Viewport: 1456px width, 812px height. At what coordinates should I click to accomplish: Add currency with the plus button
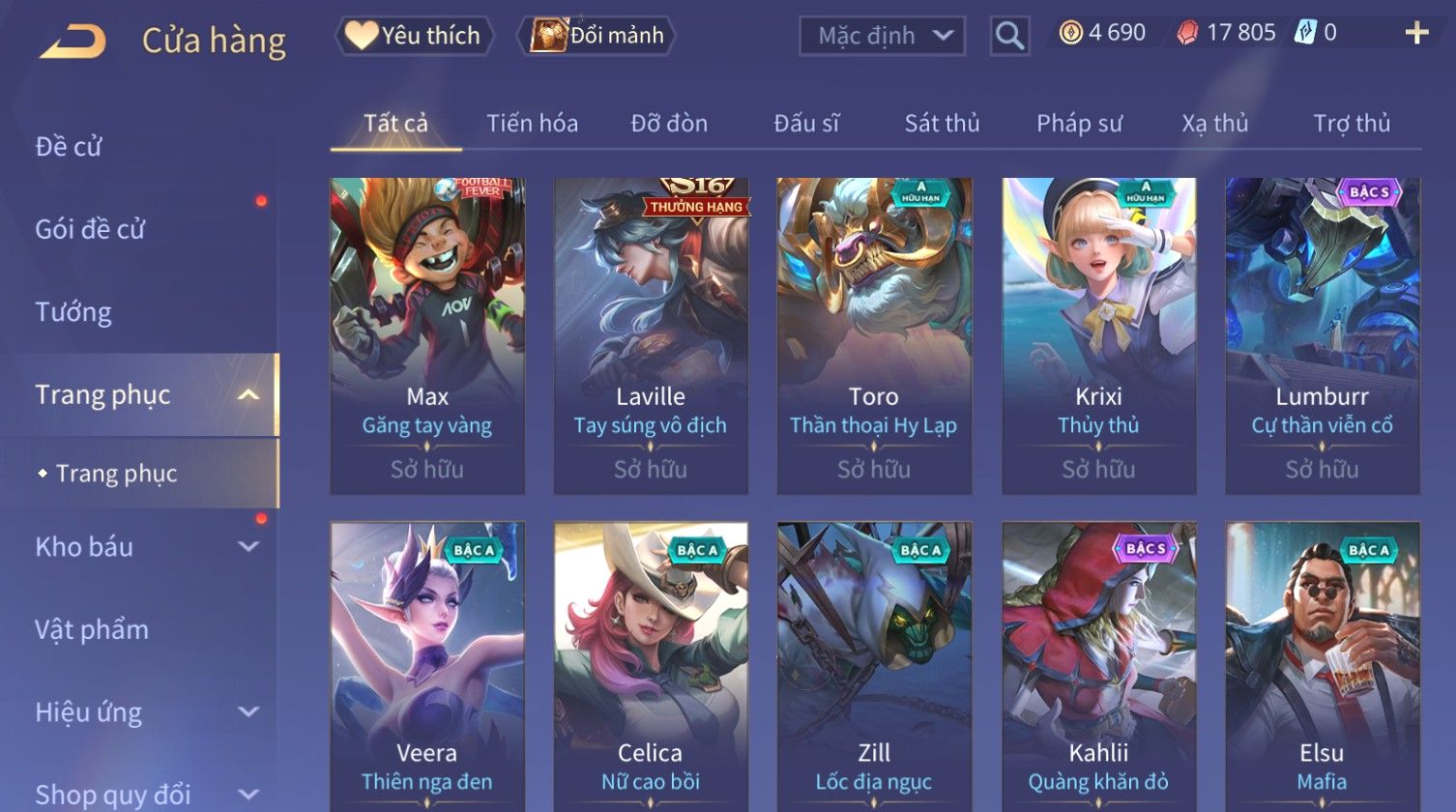click(x=1416, y=33)
